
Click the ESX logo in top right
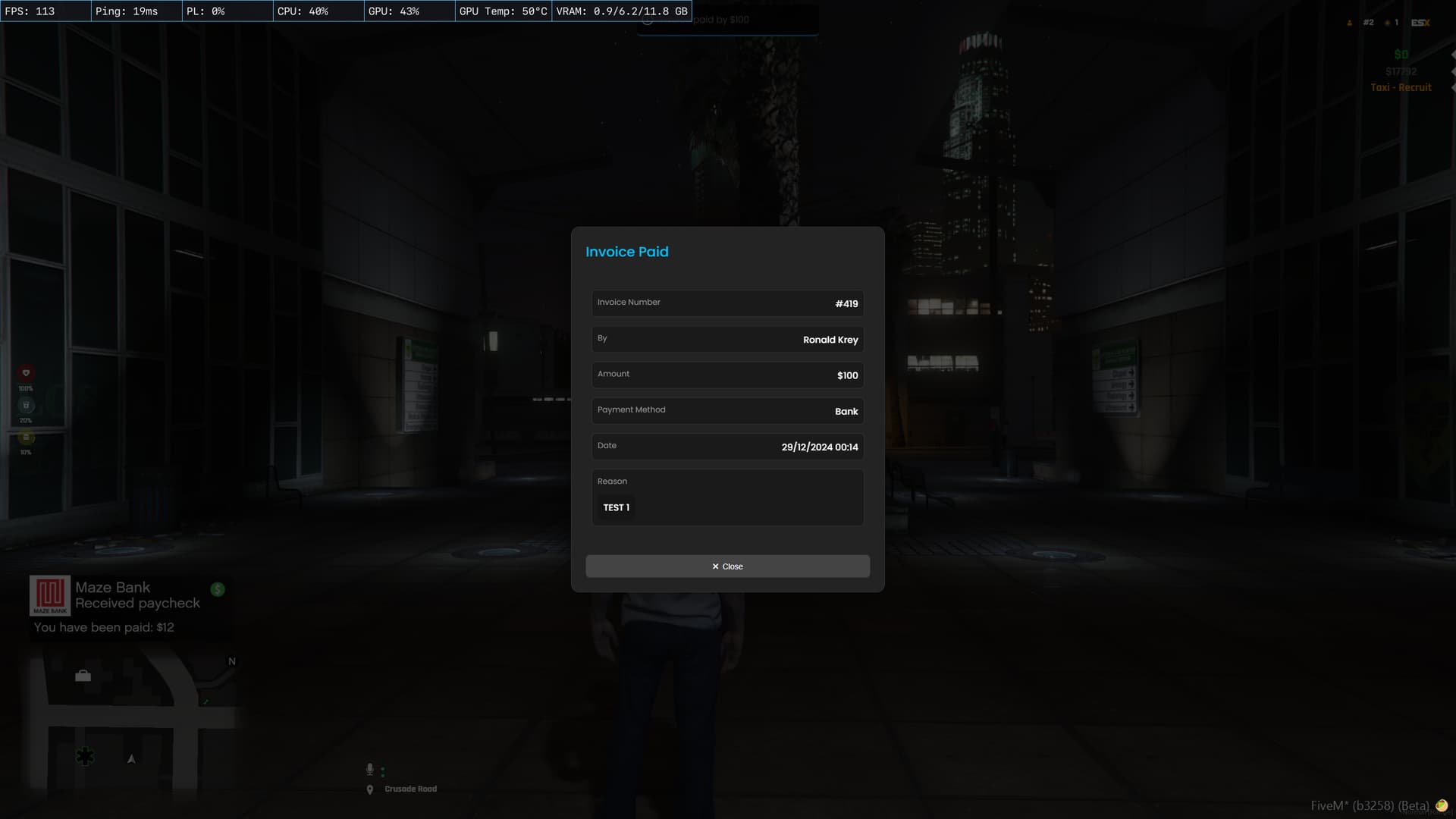click(1420, 23)
